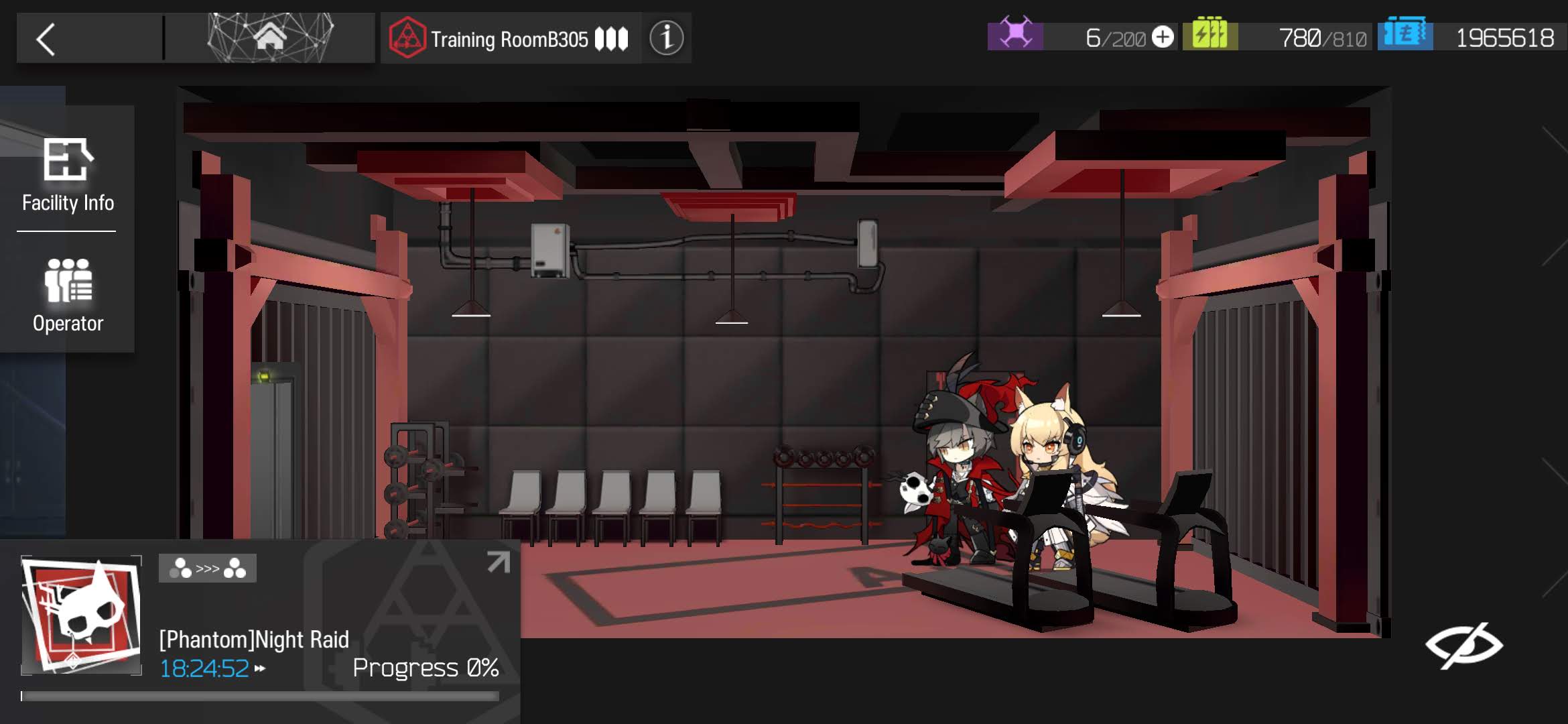Open the Operator assignment panel
The height and width of the screenshot is (724, 1568).
tap(68, 296)
